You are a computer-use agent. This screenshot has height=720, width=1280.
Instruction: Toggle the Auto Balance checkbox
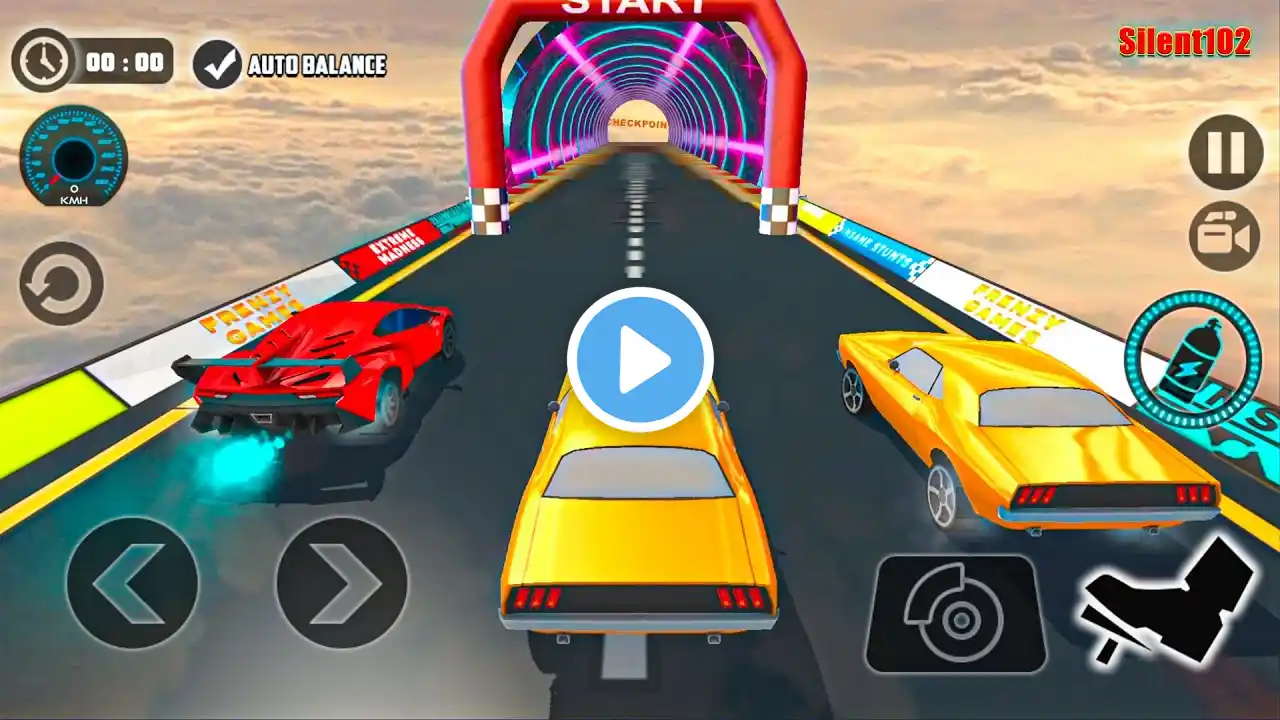(217, 65)
